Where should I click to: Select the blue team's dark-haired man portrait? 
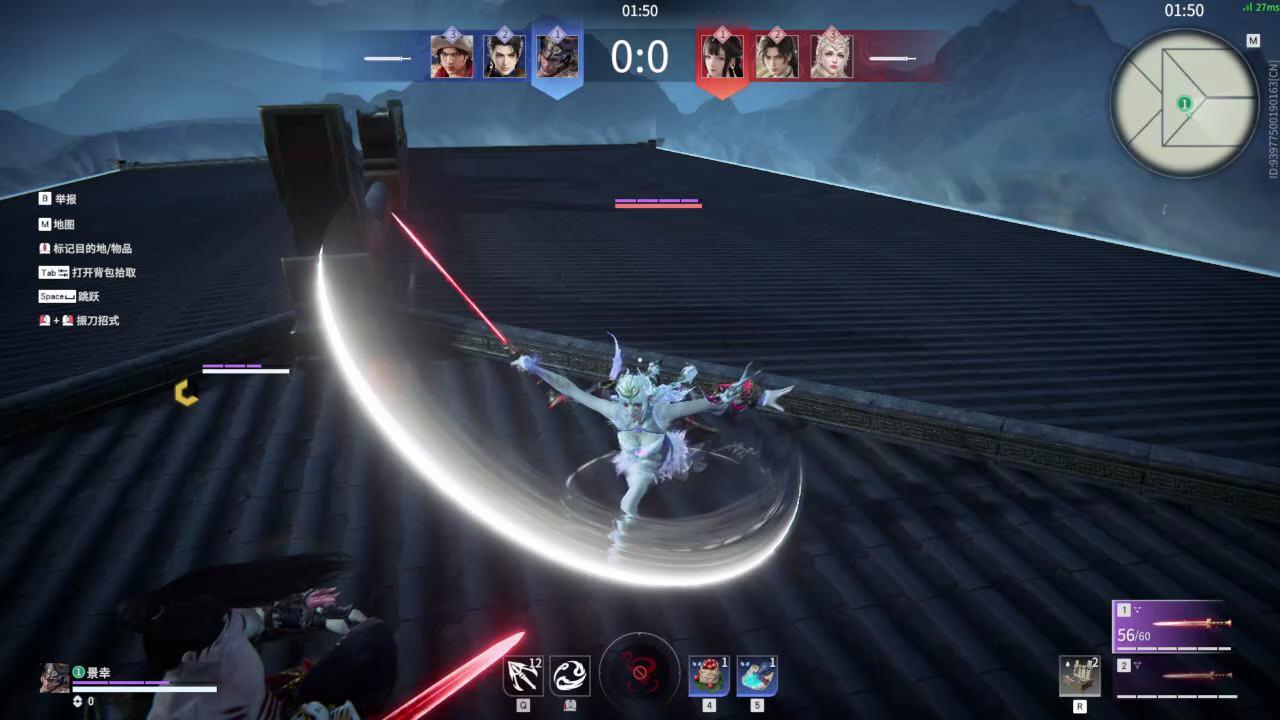tap(504, 57)
